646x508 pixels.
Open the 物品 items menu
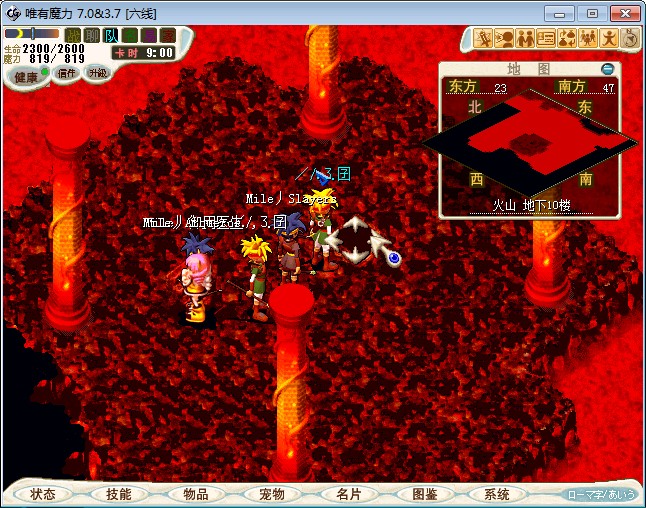(x=195, y=494)
